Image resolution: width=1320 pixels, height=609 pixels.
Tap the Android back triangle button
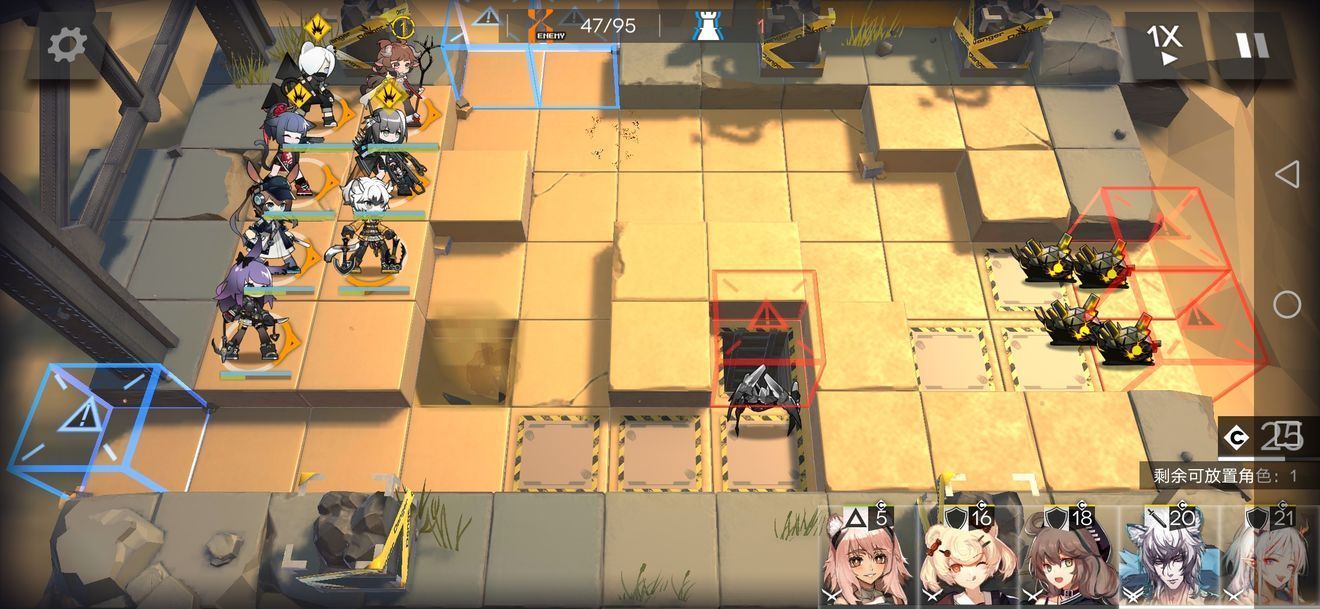pos(1287,174)
